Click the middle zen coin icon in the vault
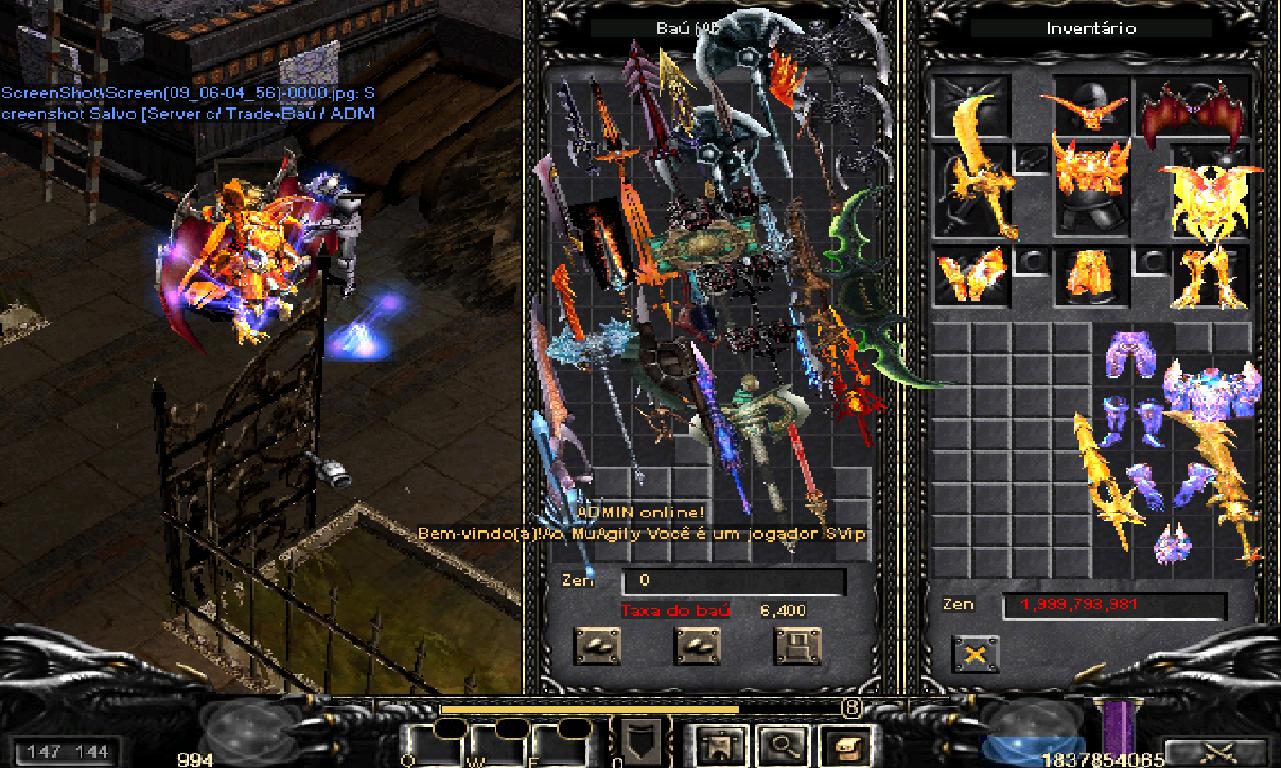The width and height of the screenshot is (1281, 768). pyautogui.click(x=697, y=645)
